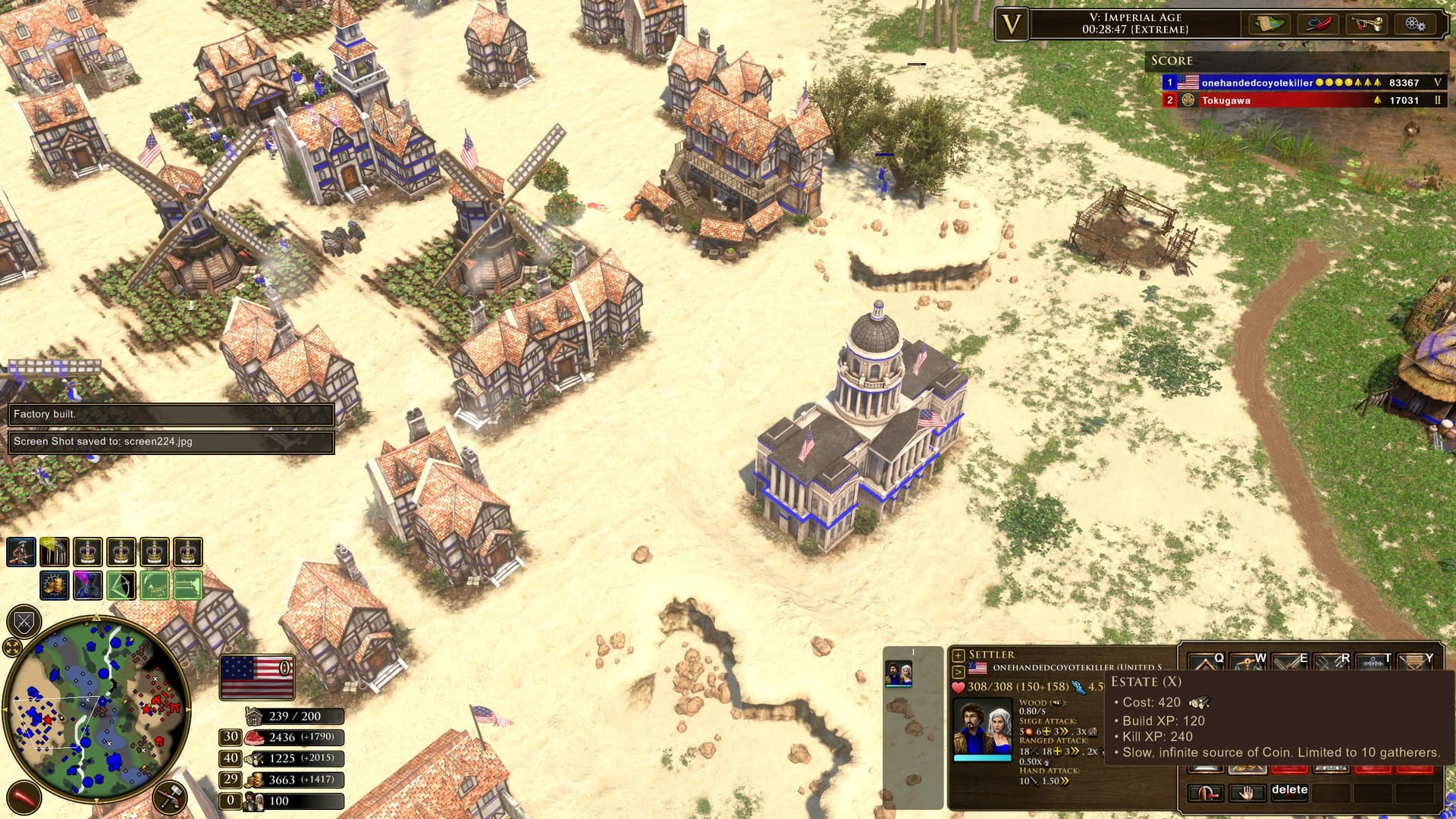Open the hat and feather diplomacy icon

1318,24
